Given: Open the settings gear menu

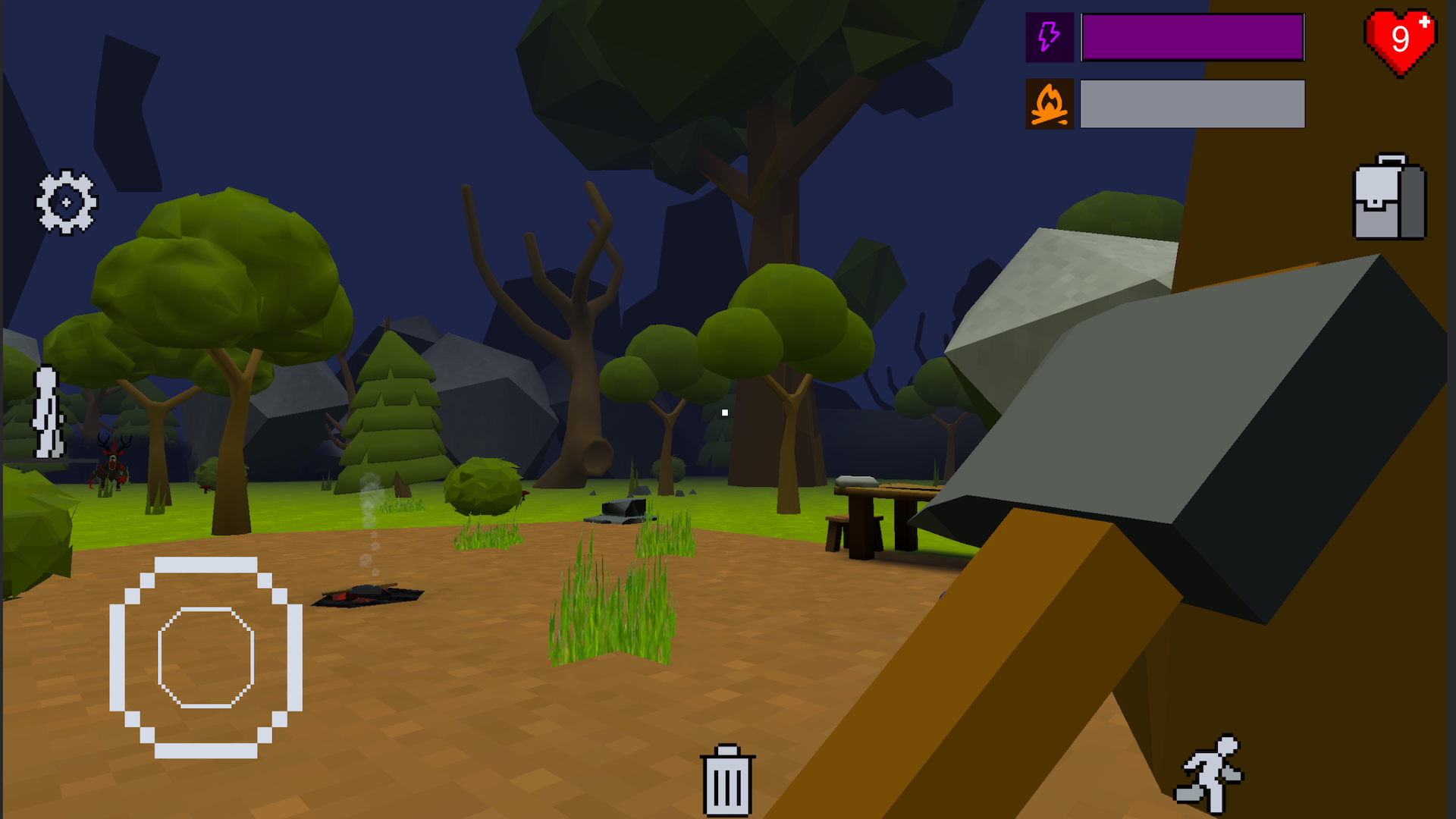Looking at the screenshot, I should (x=67, y=202).
